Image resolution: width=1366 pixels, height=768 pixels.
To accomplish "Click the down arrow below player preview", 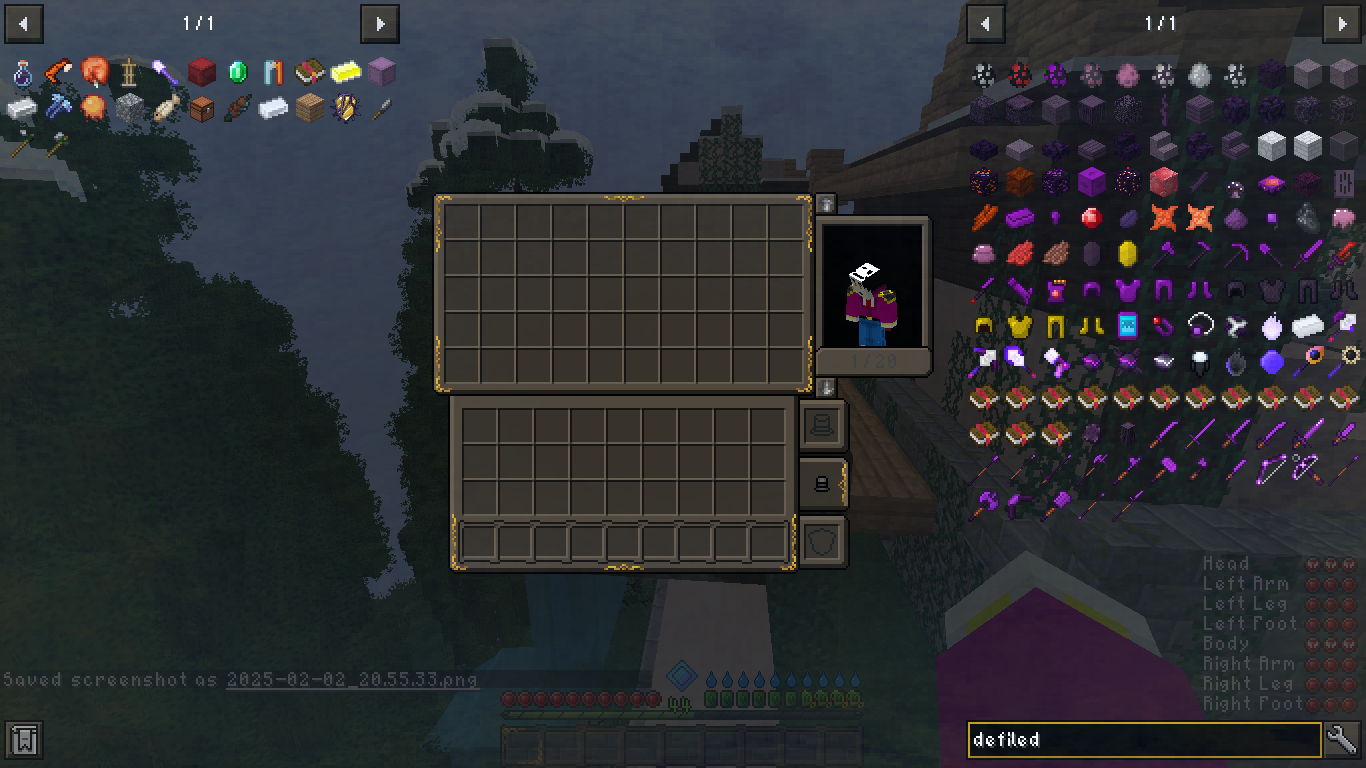I will point(826,387).
